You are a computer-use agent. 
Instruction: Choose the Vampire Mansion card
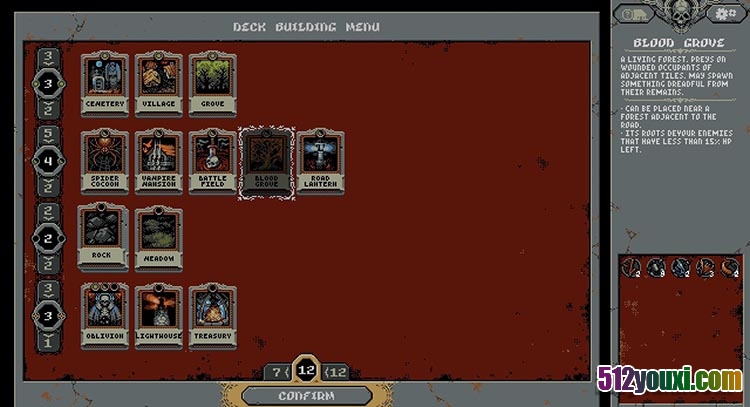(x=159, y=162)
